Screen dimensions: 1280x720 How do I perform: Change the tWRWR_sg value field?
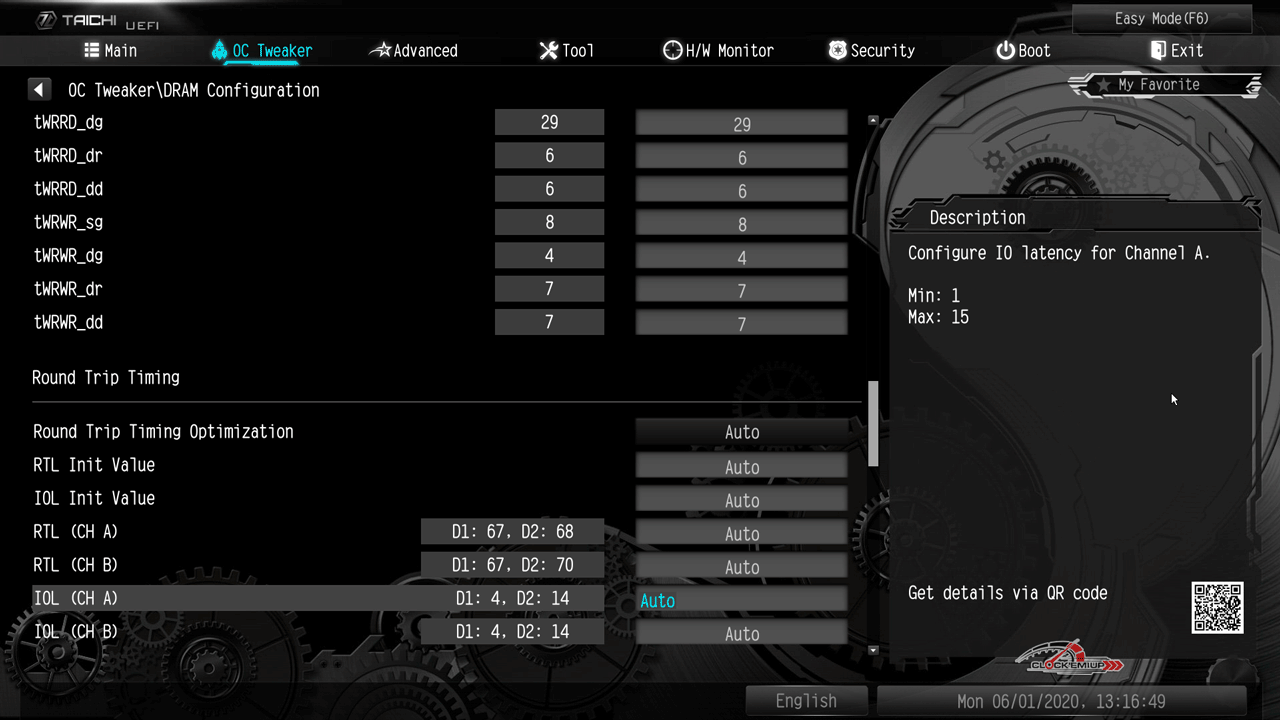tap(741, 224)
